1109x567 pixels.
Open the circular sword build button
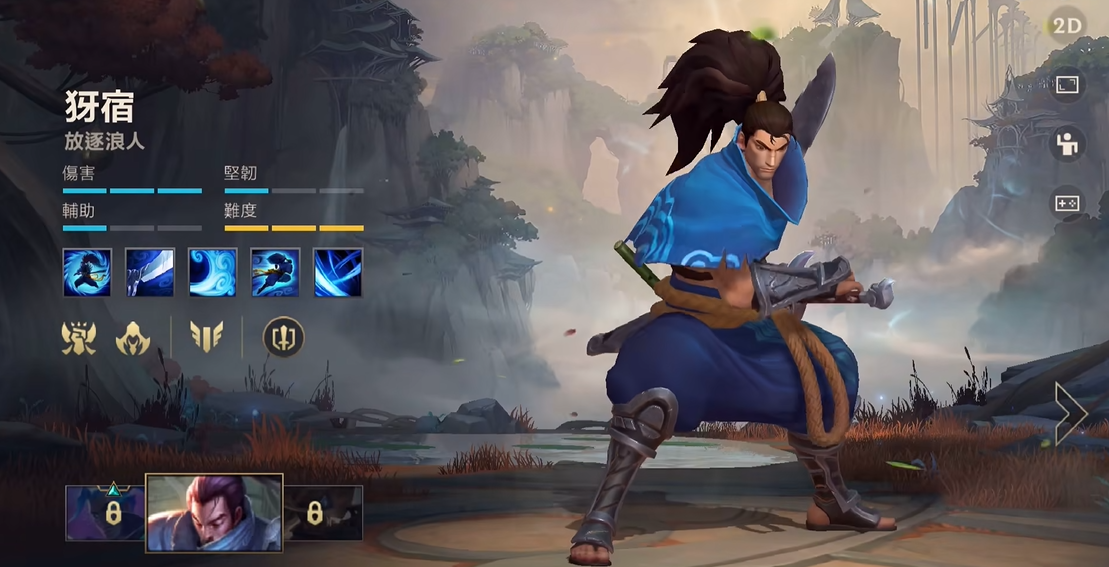pos(283,338)
